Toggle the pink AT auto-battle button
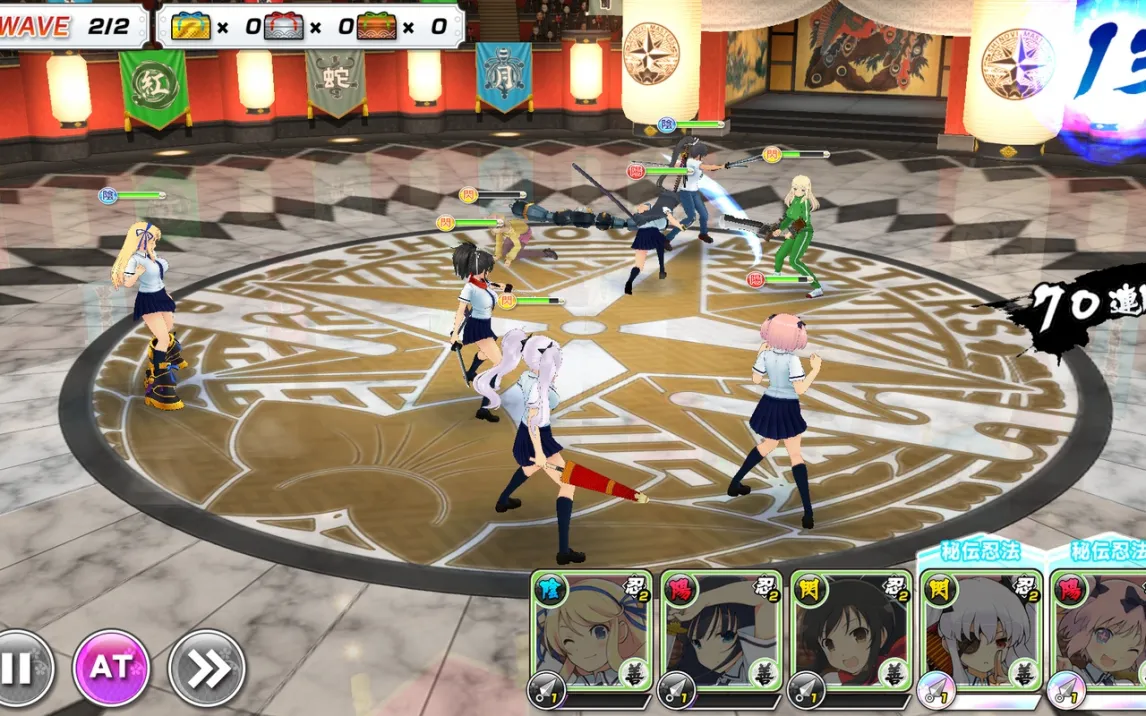This screenshot has width=1146, height=716. coord(111,667)
